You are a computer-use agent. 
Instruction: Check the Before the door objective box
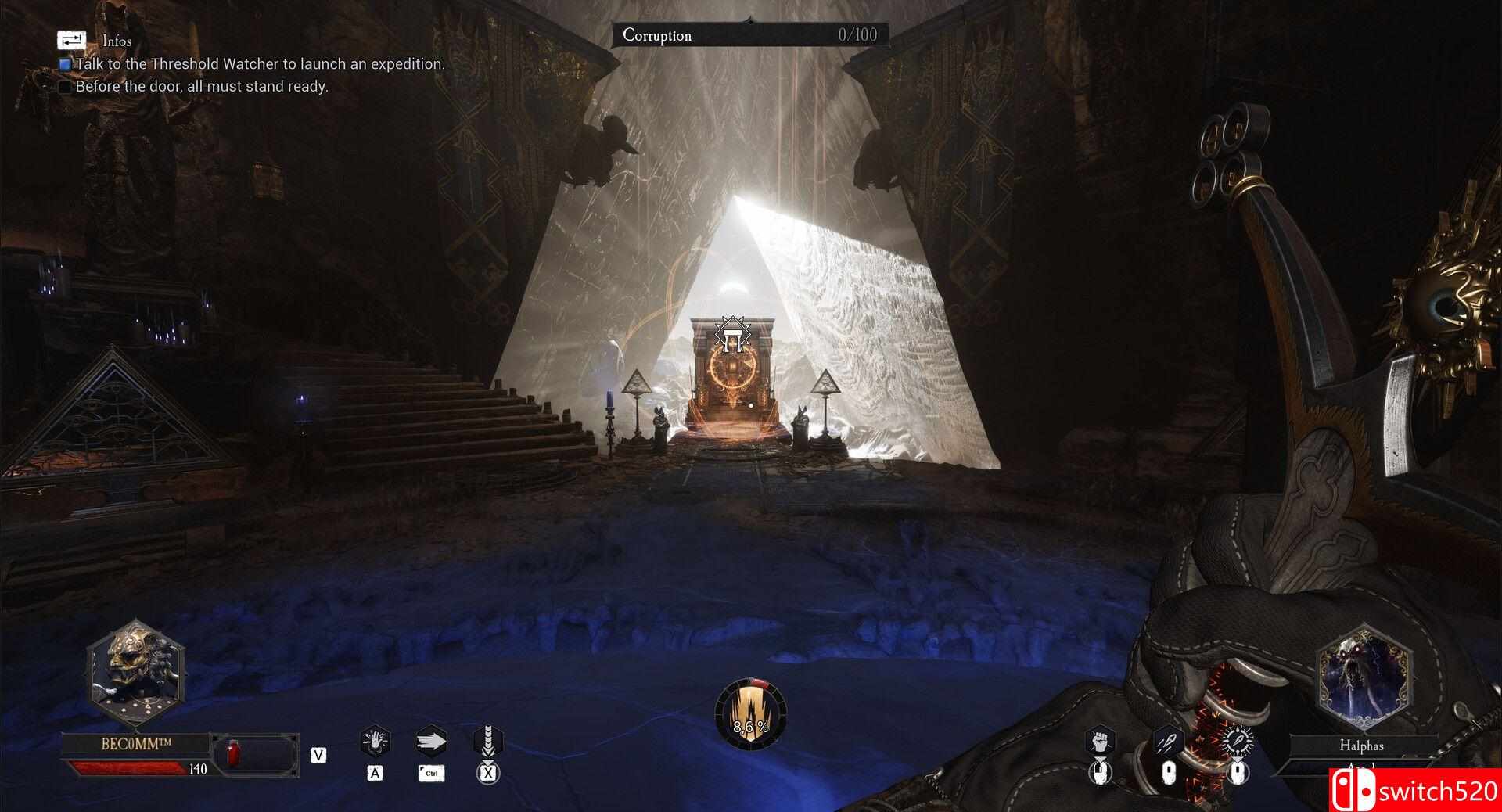64,88
